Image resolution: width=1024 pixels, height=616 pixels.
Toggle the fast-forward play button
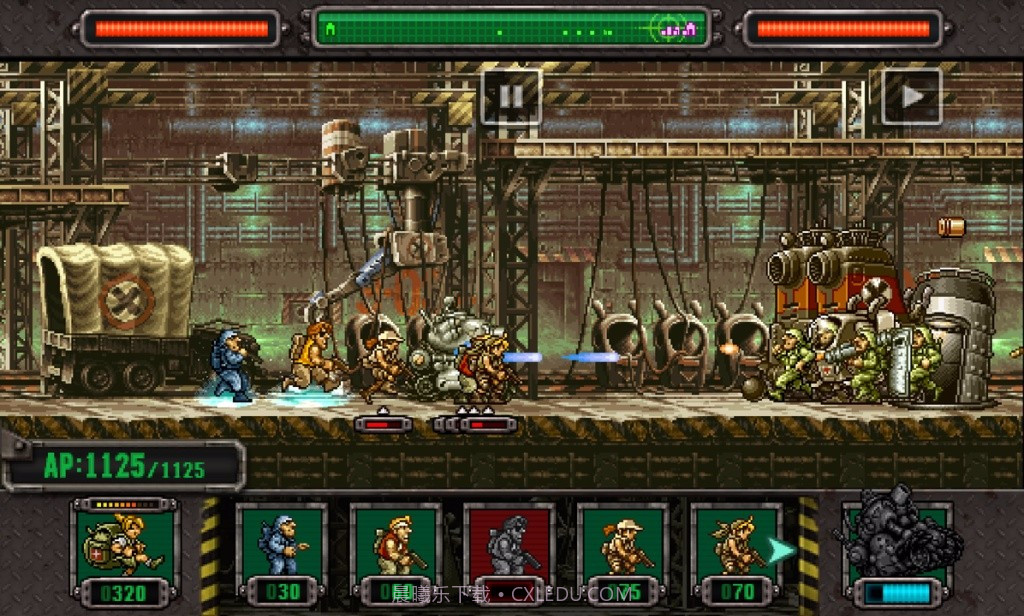[x=911, y=97]
